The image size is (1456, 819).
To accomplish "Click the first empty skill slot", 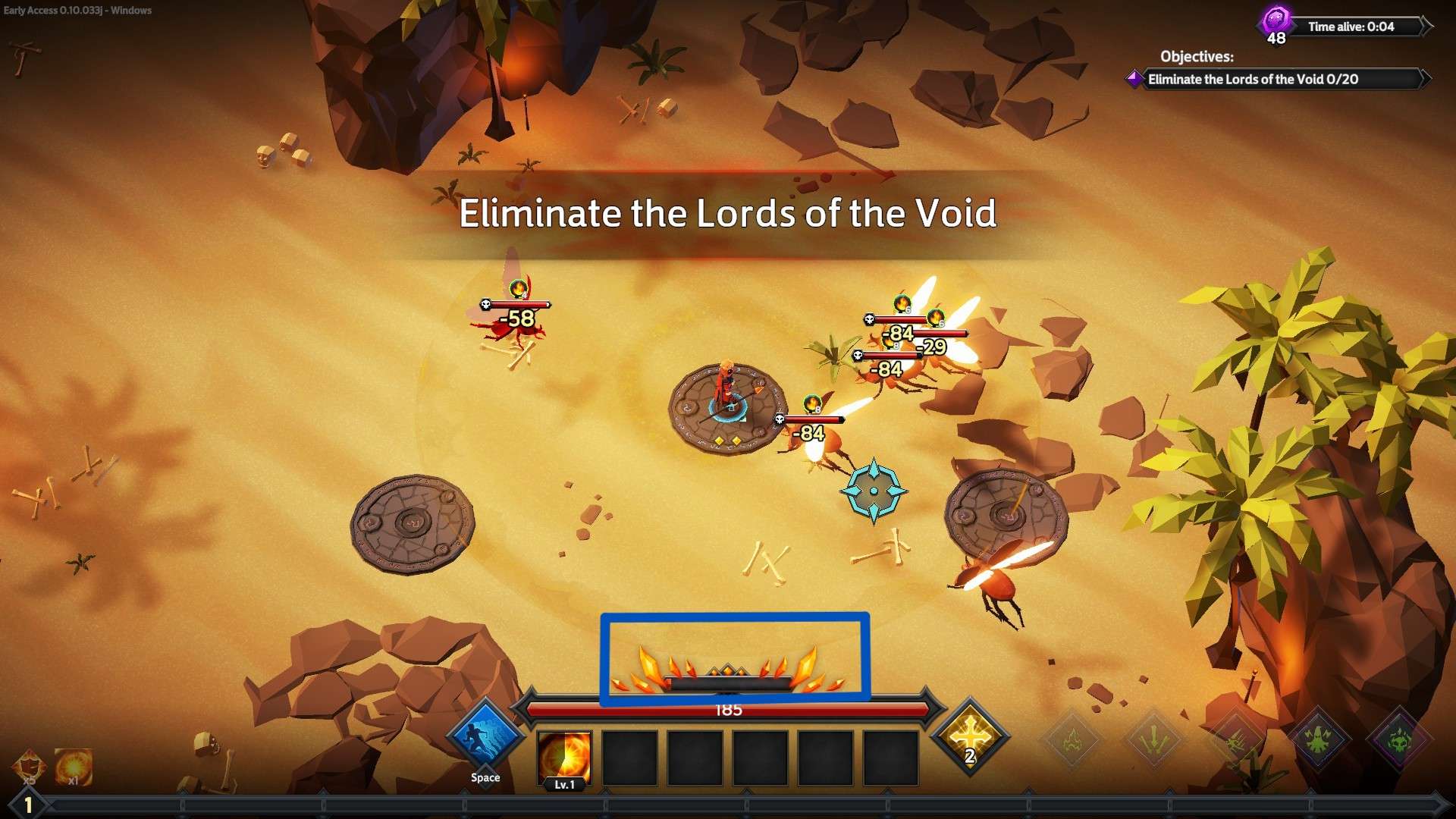I will [x=631, y=758].
